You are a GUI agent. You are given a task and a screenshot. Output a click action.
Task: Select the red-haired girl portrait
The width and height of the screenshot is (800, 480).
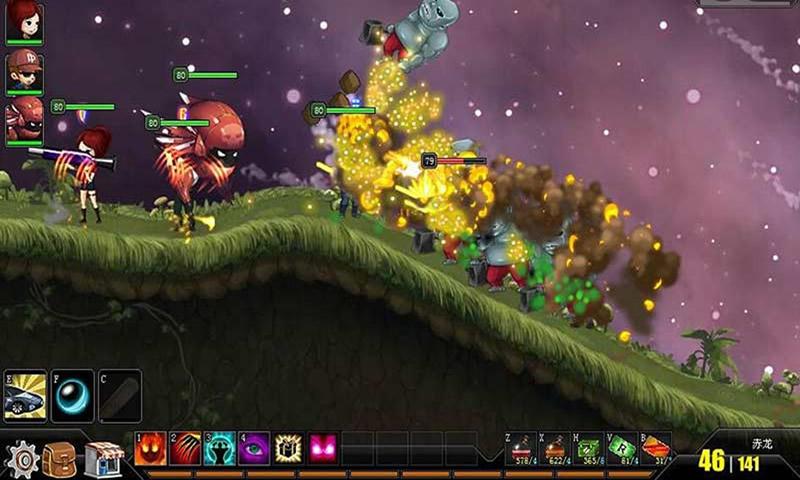click(24, 21)
